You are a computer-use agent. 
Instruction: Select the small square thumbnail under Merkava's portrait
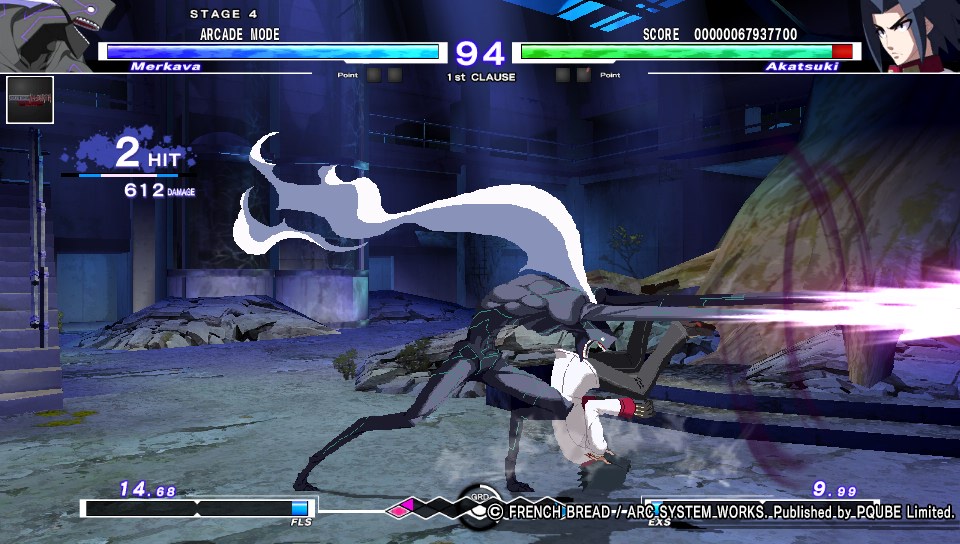tap(30, 100)
